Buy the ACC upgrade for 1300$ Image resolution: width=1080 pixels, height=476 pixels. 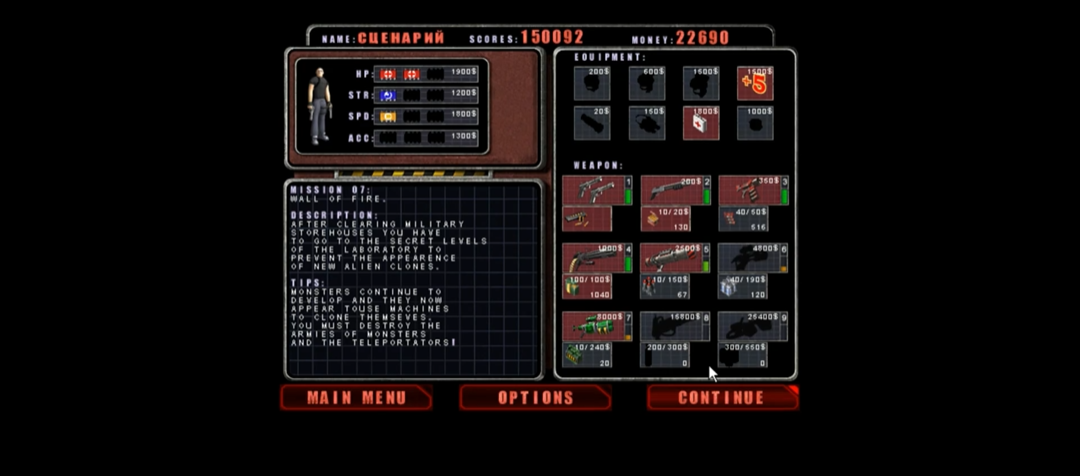(x=463, y=136)
